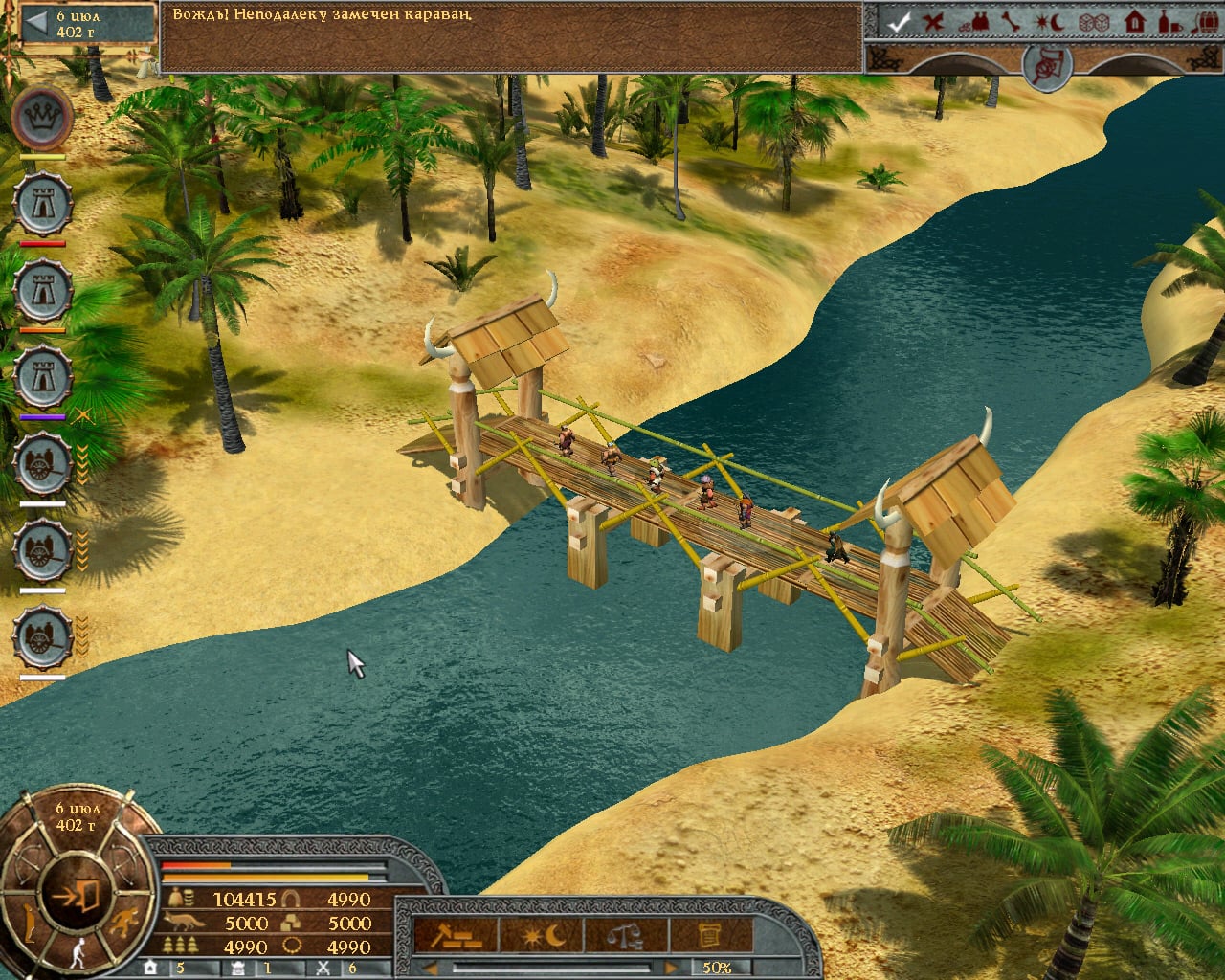Click the date panel's left arrow
The image size is (1225, 980).
pos(35,24)
